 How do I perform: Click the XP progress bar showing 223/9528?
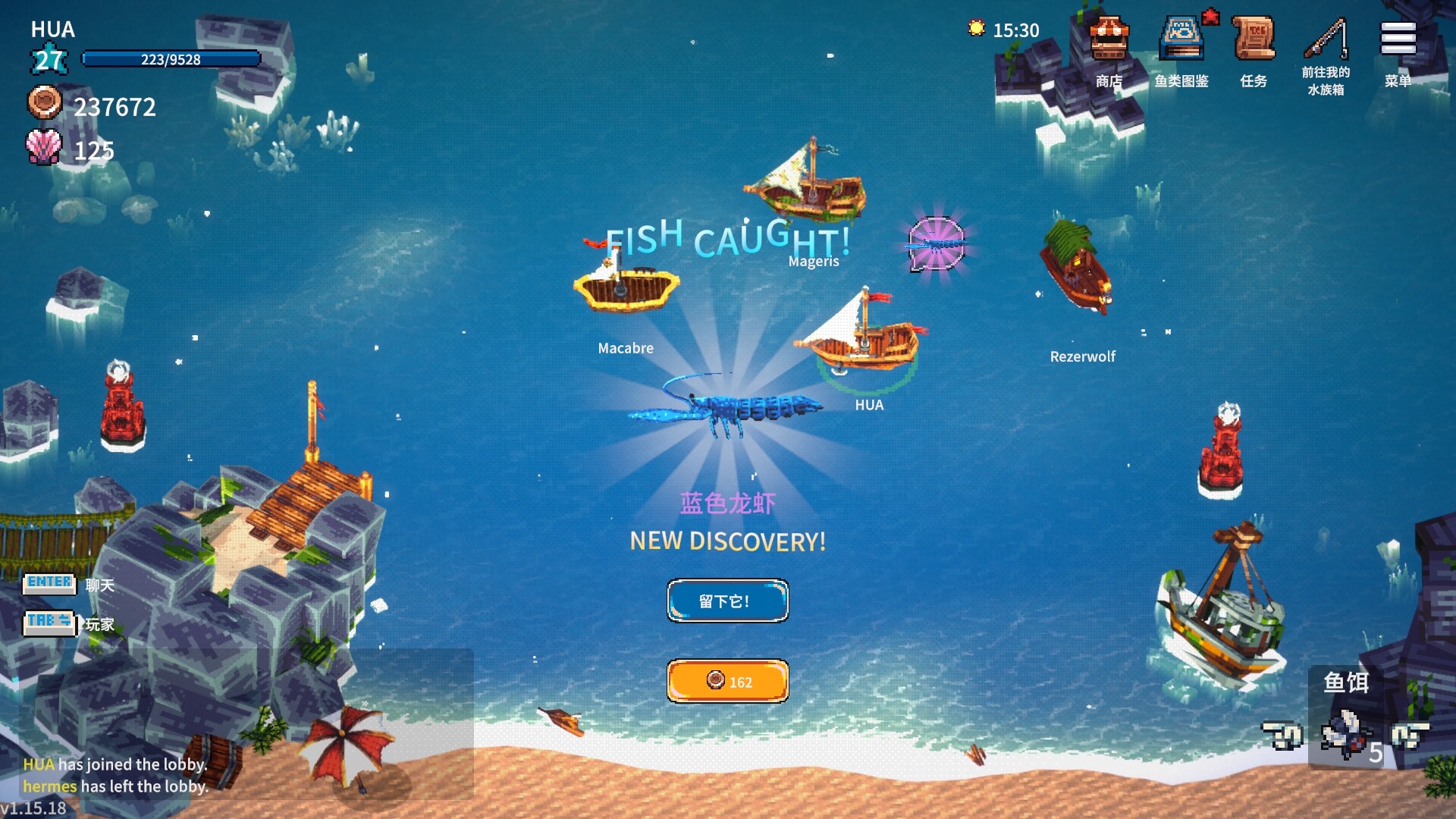[170, 59]
